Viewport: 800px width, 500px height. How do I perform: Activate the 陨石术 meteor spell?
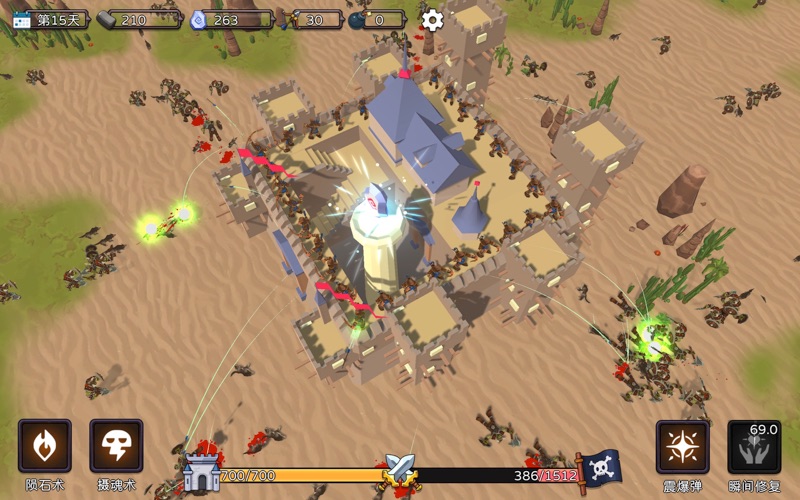[x=45, y=446]
